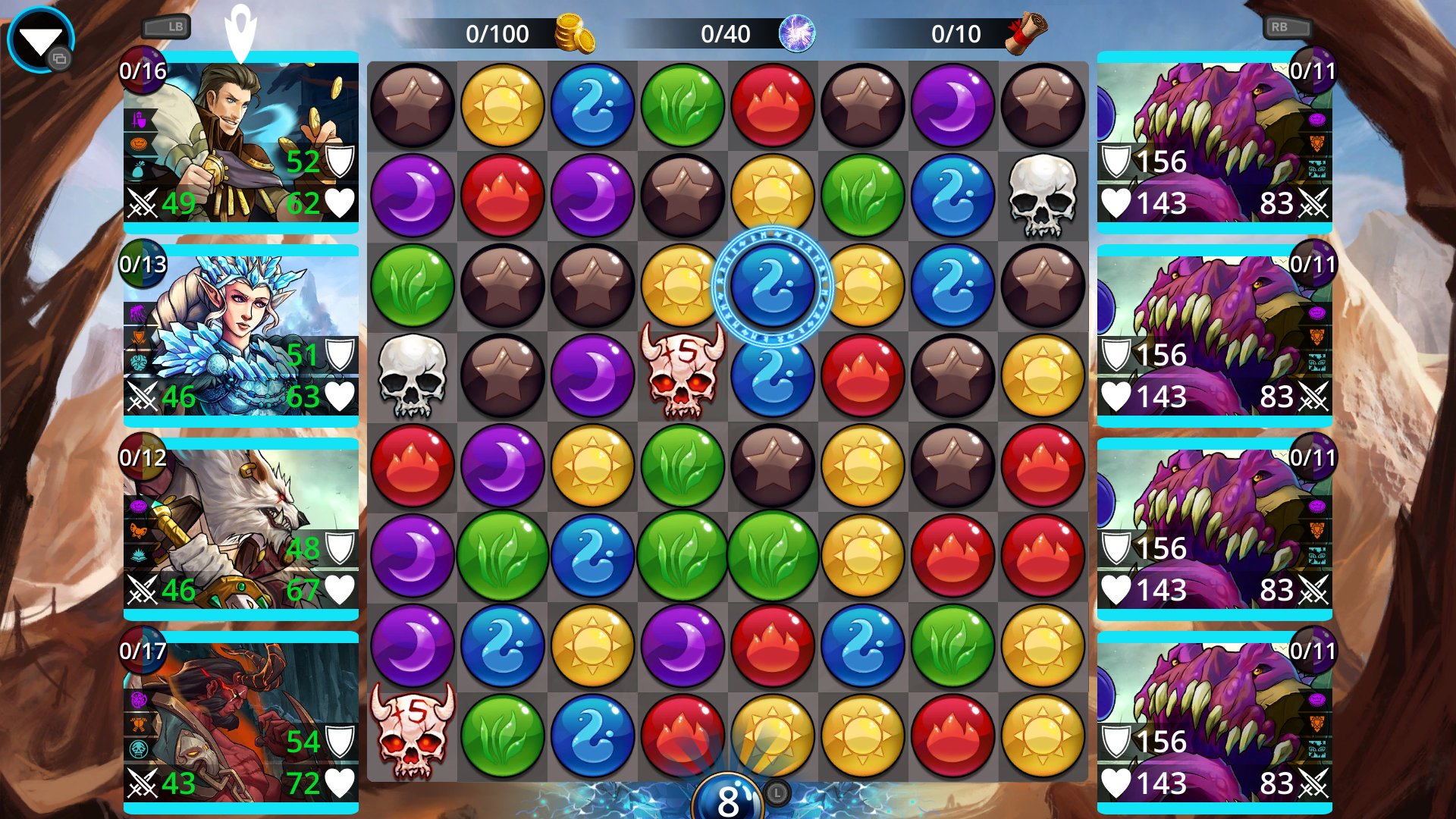Click the purple lion icon on the ice queen card
This screenshot has width=1456, height=819.
tap(136, 311)
